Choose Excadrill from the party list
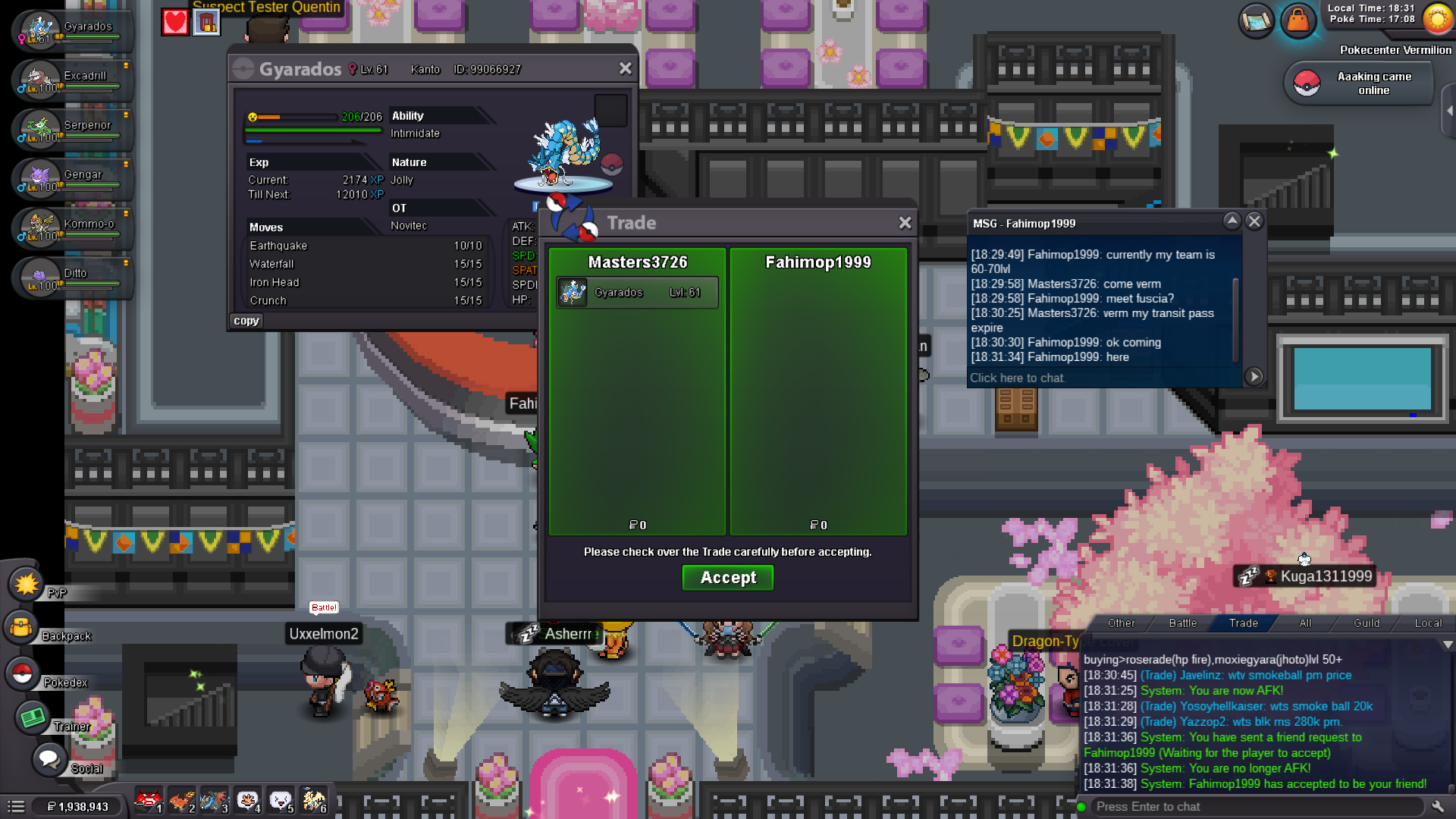1456x819 pixels. point(72,80)
